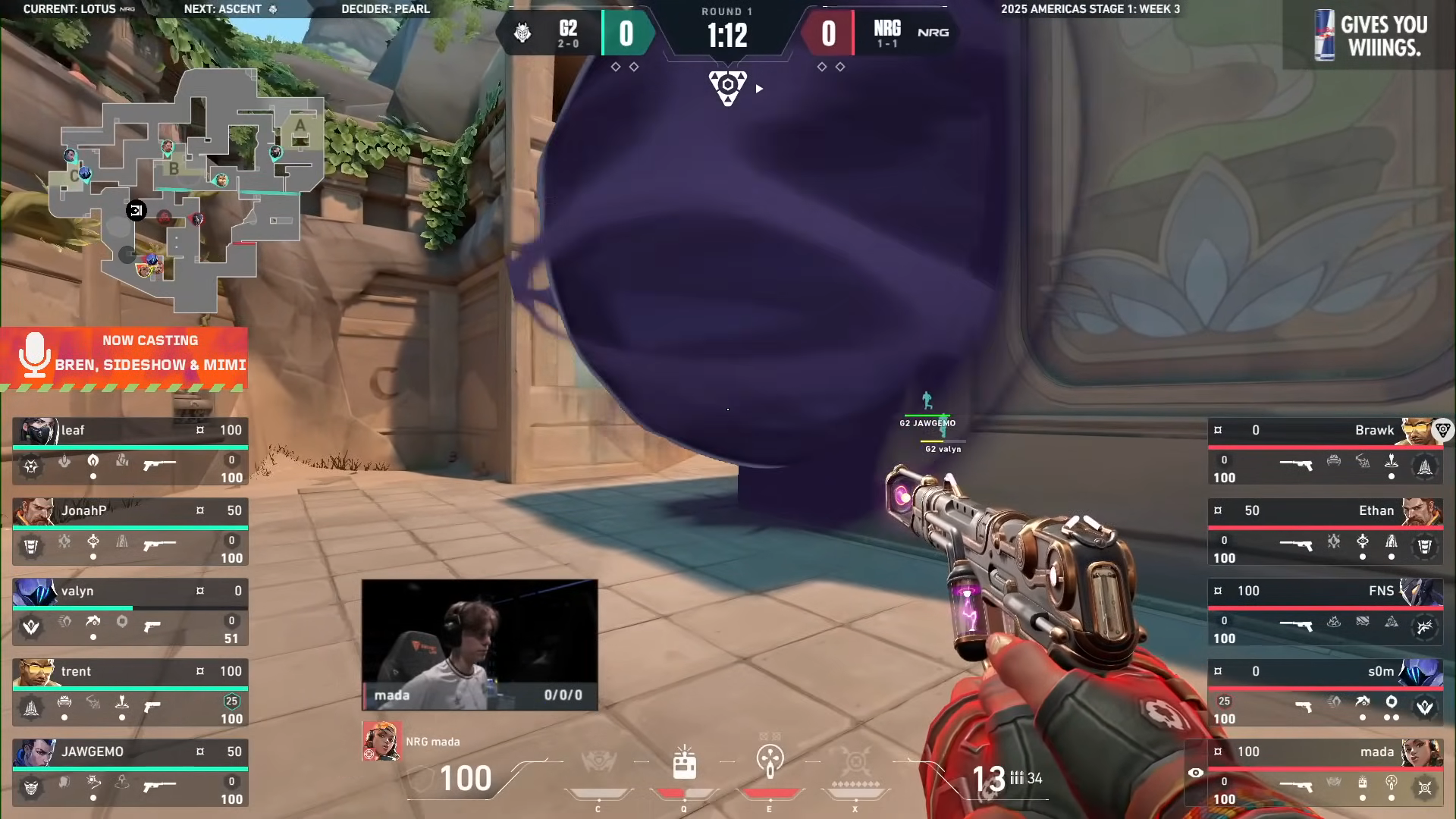Pick JAWGEMO's player row
This screenshot has width=1456, height=819.
pyautogui.click(x=130, y=773)
